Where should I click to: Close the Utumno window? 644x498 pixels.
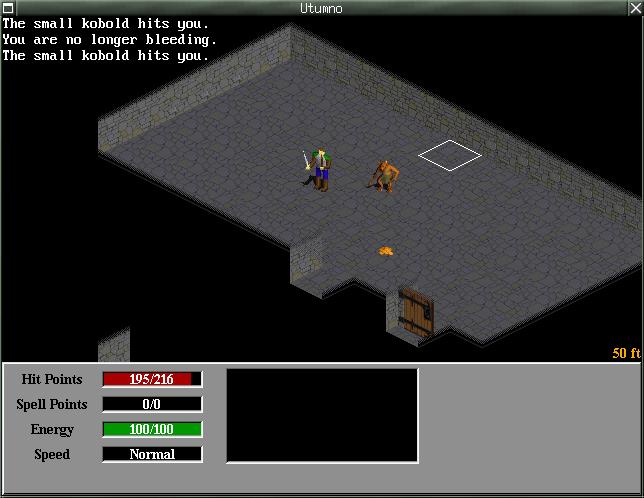point(634,8)
